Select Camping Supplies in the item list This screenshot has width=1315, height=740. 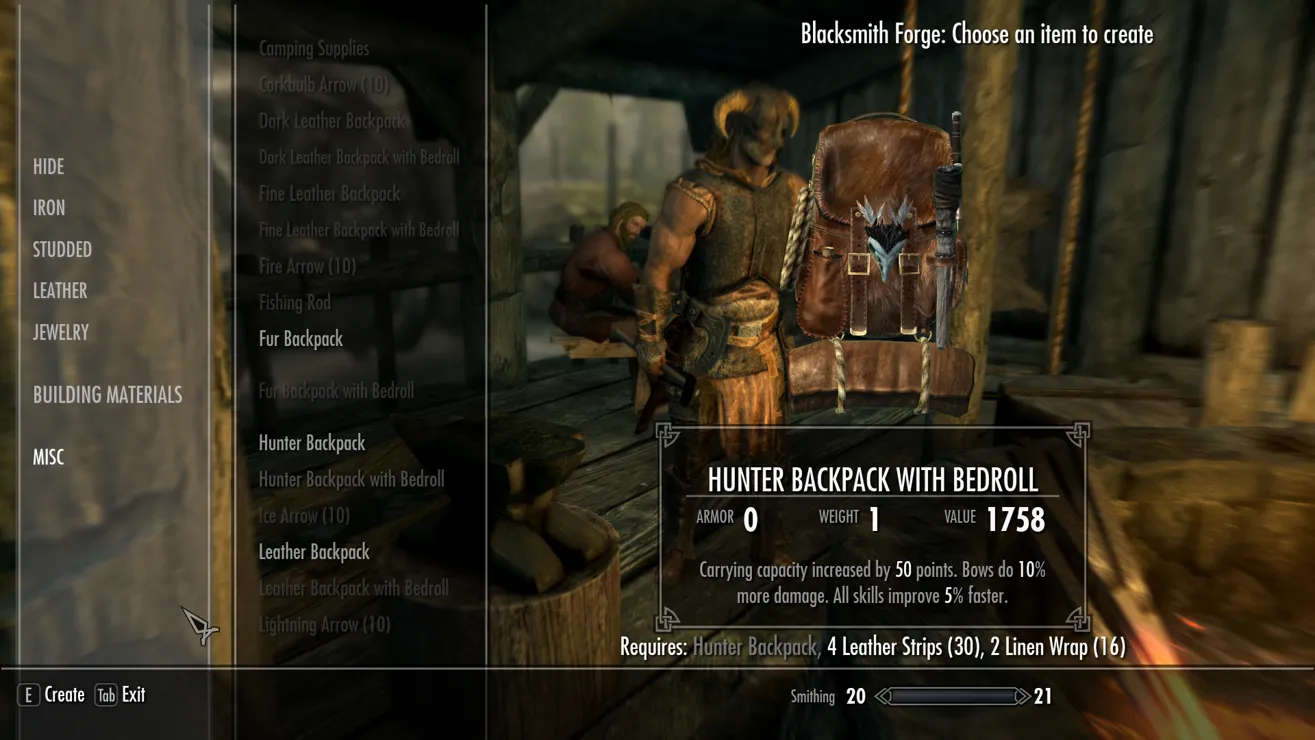pos(314,48)
